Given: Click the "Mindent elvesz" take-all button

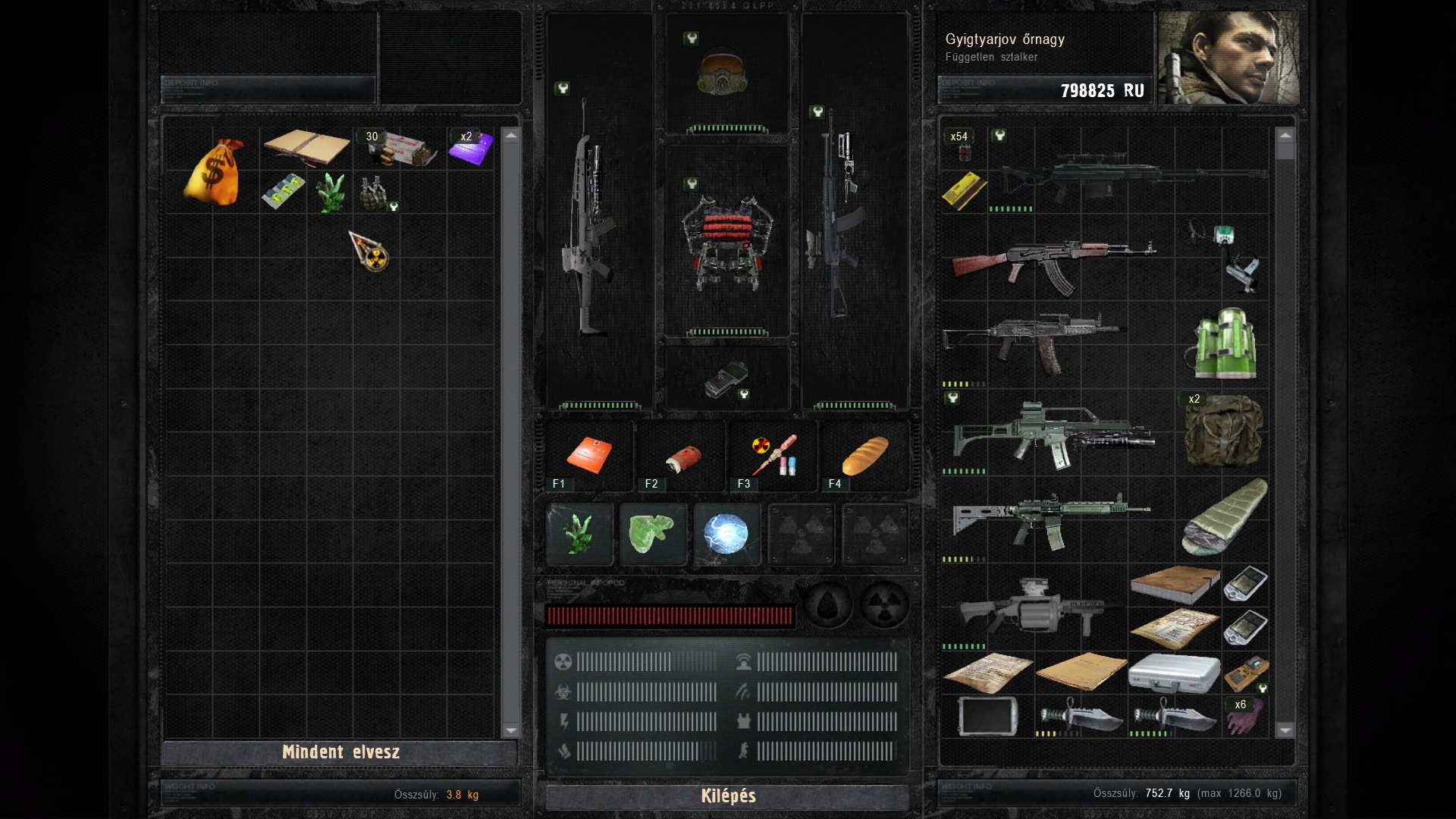Looking at the screenshot, I should [340, 752].
